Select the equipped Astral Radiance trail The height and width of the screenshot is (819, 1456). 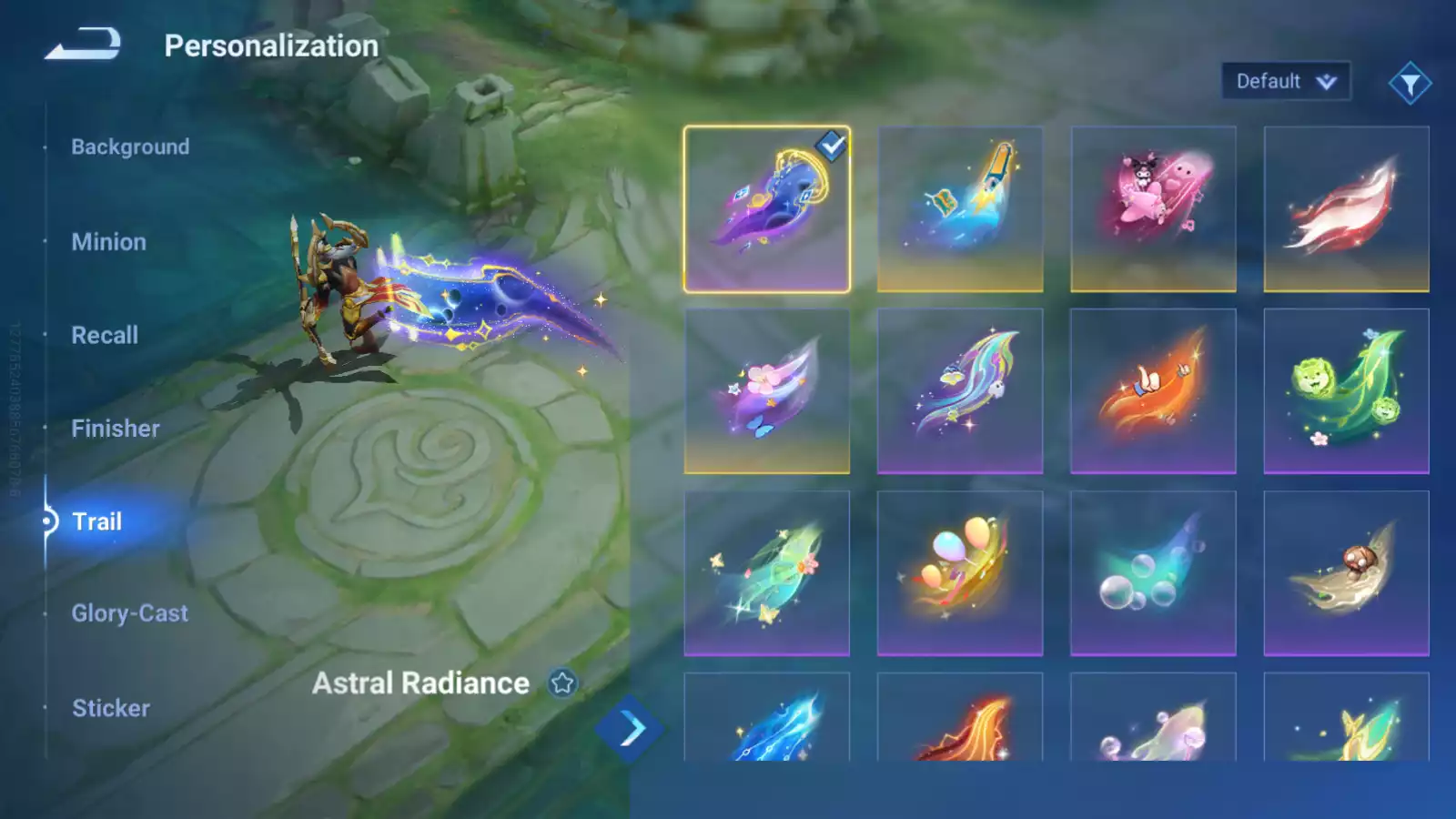point(766,209)
